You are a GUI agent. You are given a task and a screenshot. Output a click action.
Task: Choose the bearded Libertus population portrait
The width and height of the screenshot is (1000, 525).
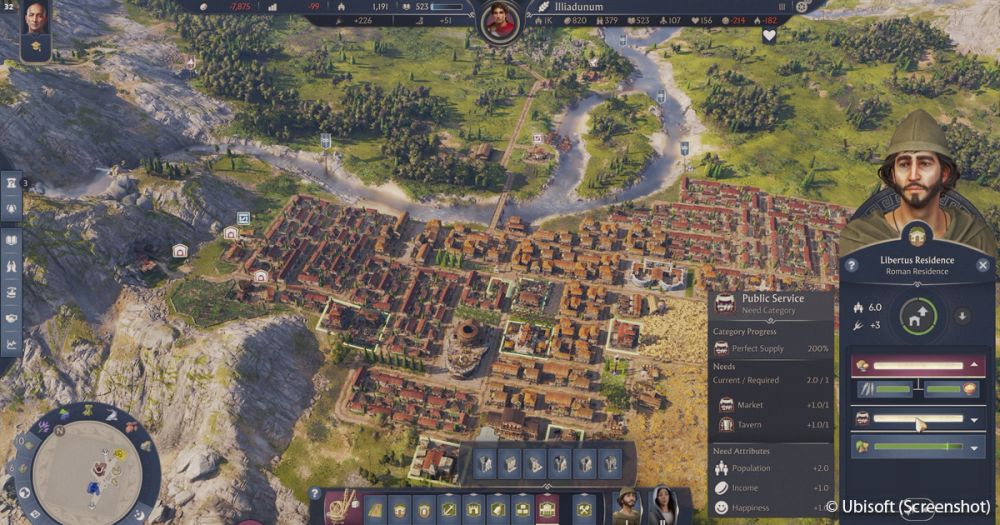(627, 506)
